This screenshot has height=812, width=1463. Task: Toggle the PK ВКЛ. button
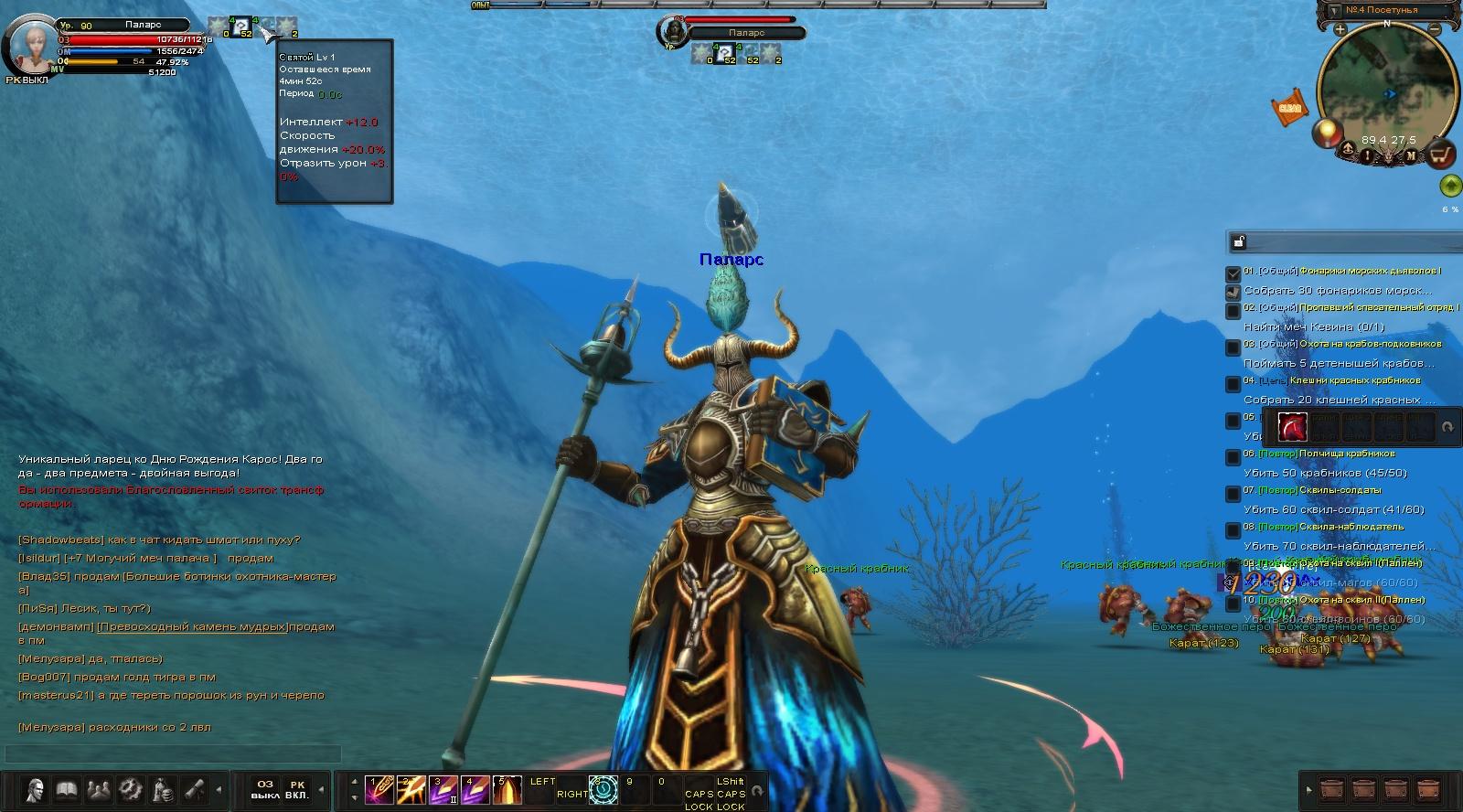click(x=297, y=789)
